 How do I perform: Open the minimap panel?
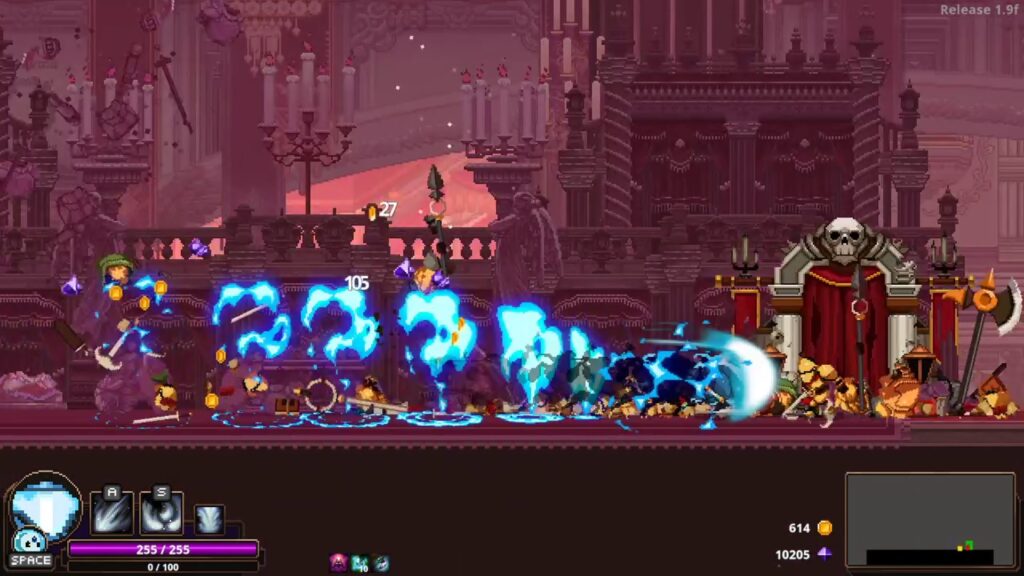tap(931, 520)
